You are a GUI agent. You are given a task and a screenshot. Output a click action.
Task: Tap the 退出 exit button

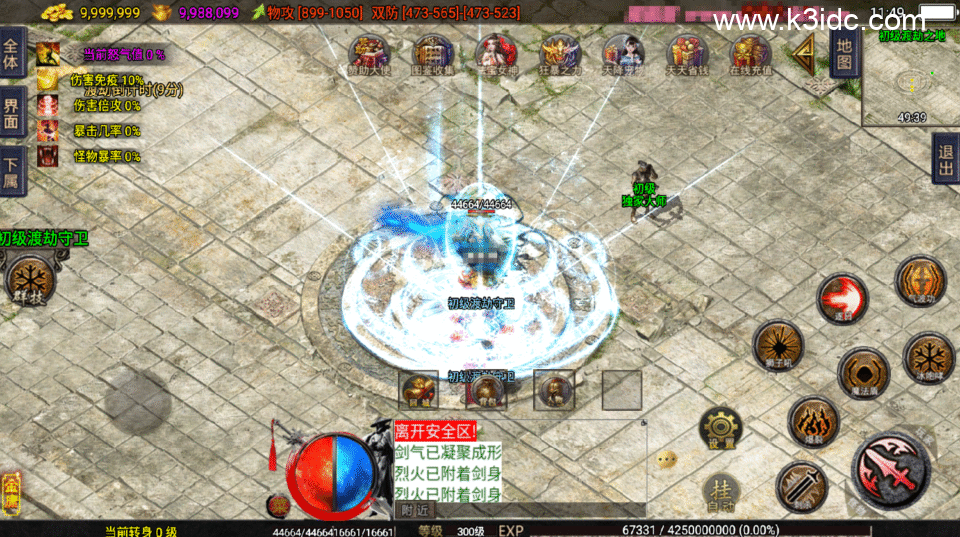click(x=944, y=160)
